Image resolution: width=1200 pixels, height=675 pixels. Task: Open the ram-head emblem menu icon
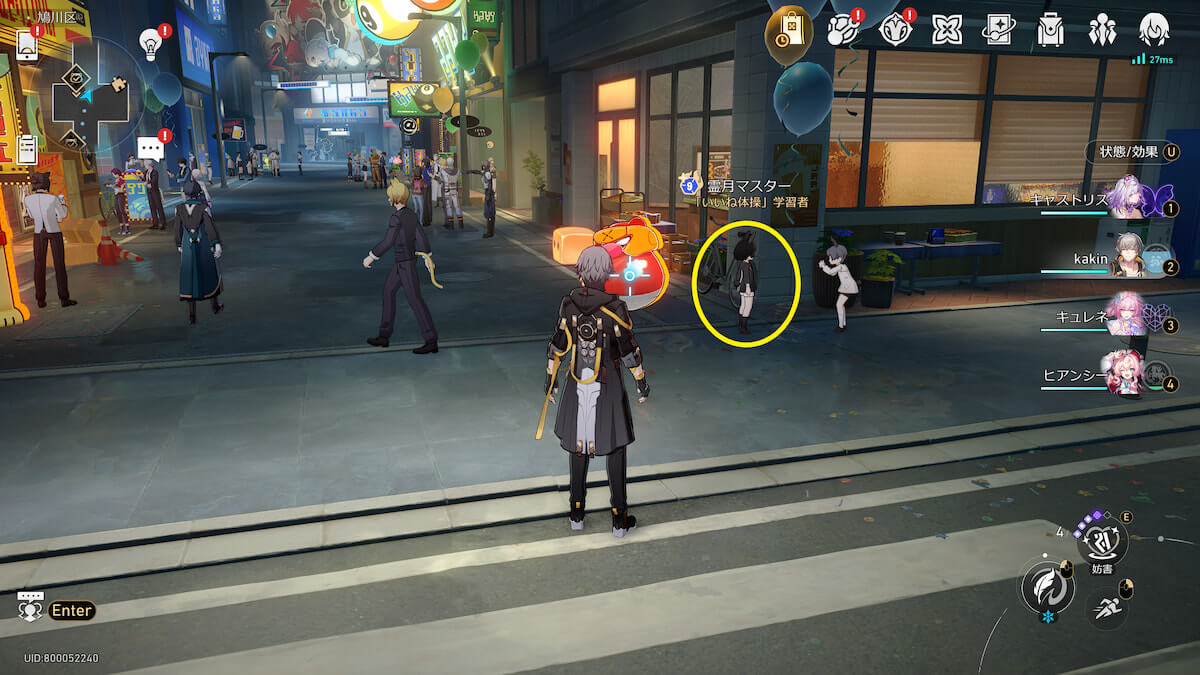895,30
